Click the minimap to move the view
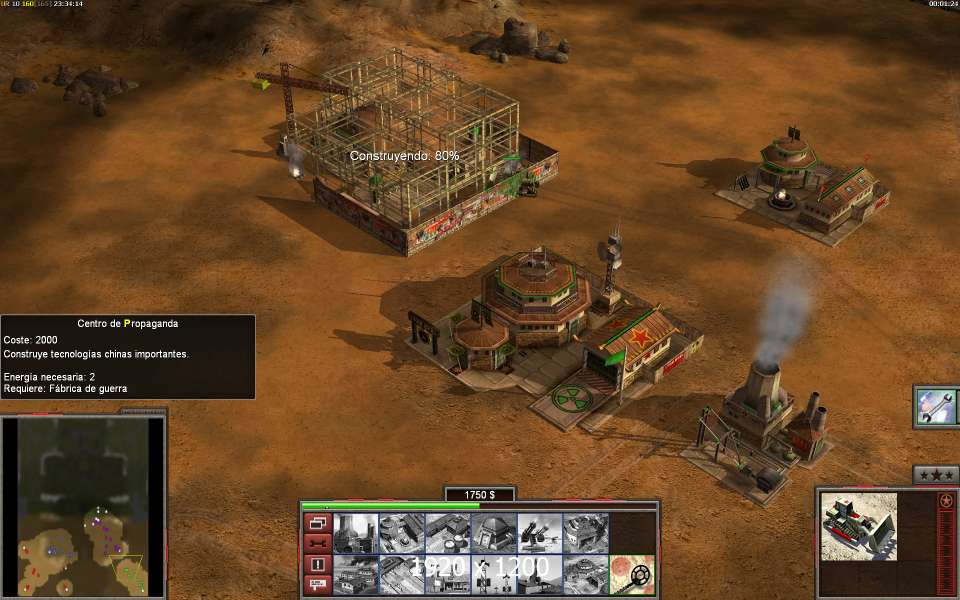960x600 pixels. coord(83,505)
